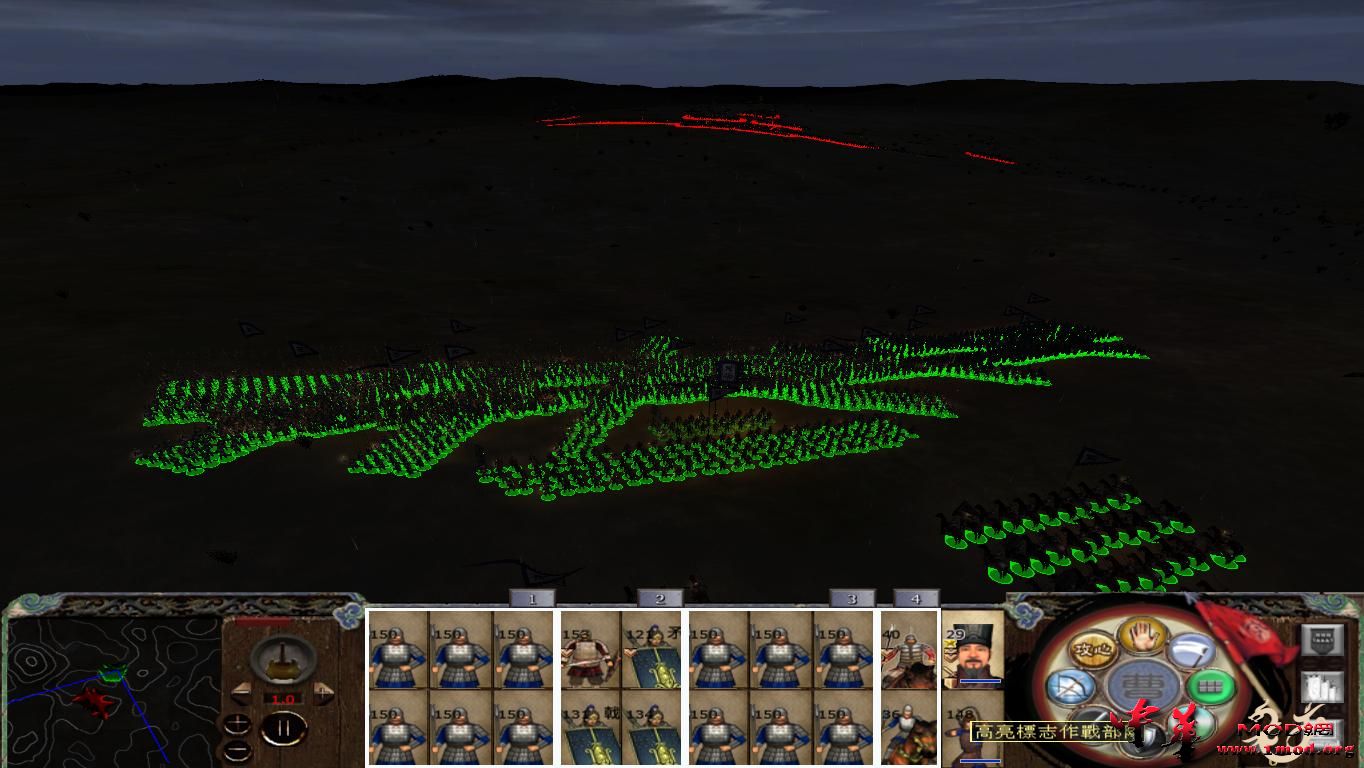1364x768 pixels.
Task: Click the golden 攻心 icon on the wheel
Action: coord(1093,651)
